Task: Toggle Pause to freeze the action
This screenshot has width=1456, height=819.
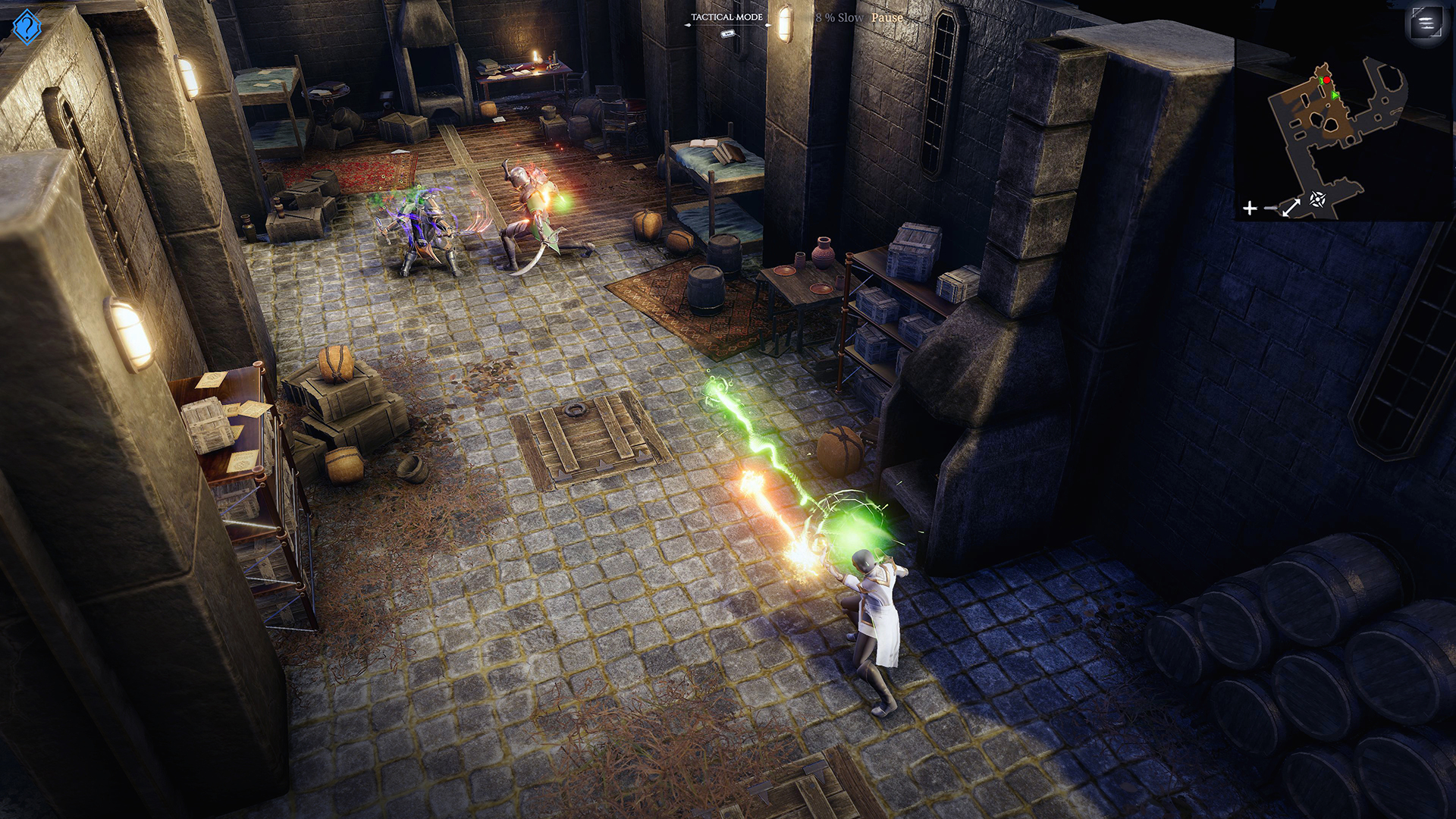Action: coord(887,17)
